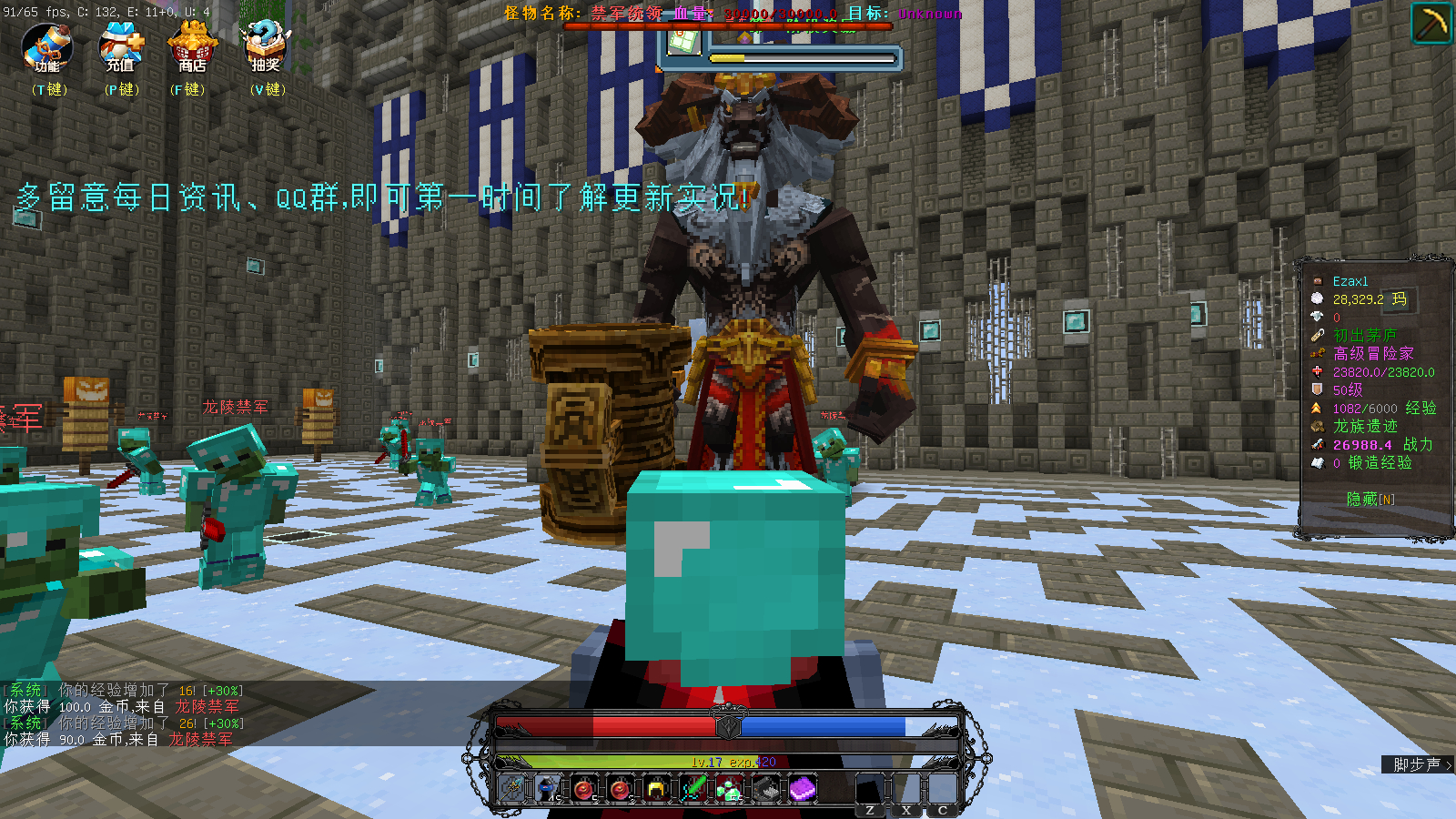Select the blue bottle hotbar slot
Image resolution: width=1456 pixels, height=819 pixels.
[548, 788]
